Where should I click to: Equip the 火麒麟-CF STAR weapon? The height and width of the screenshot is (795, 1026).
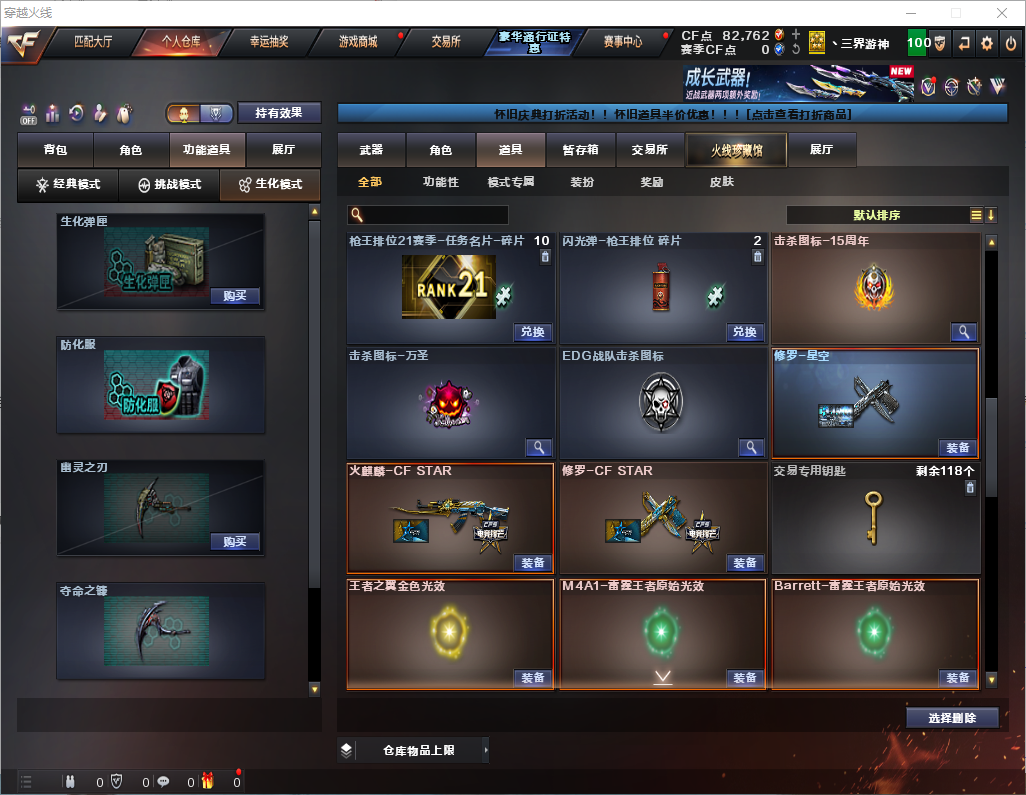(x=533, y=563)
